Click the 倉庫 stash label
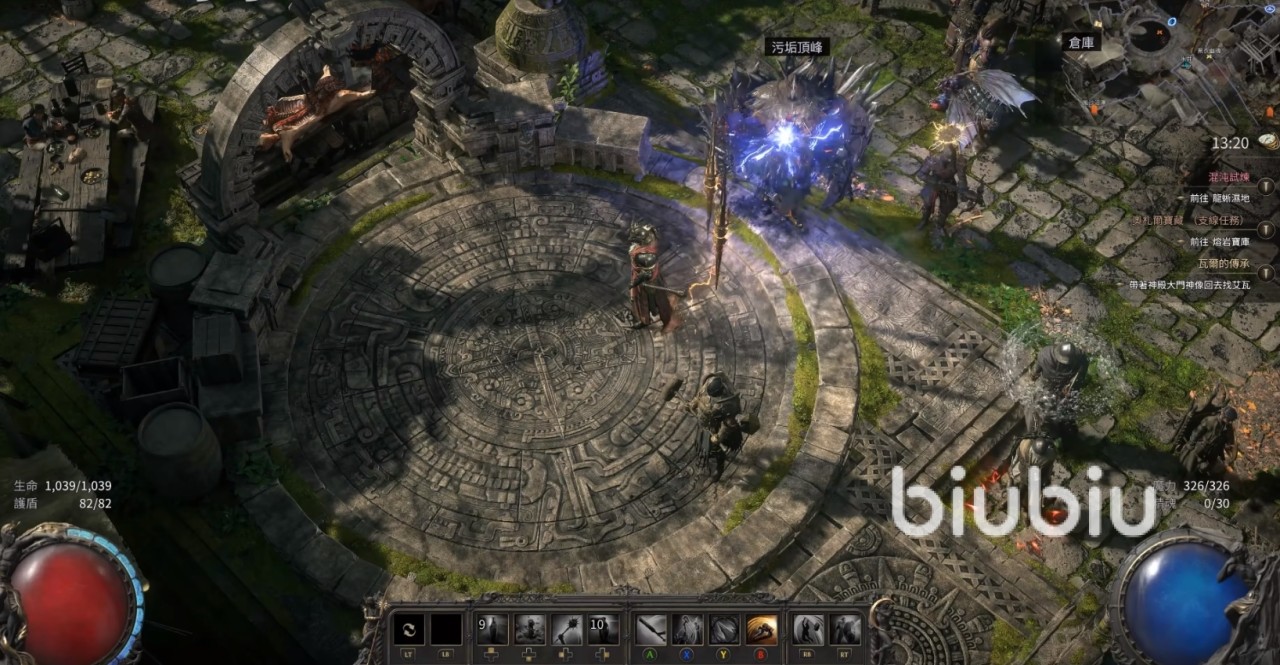 click(x=1083, y=42)
